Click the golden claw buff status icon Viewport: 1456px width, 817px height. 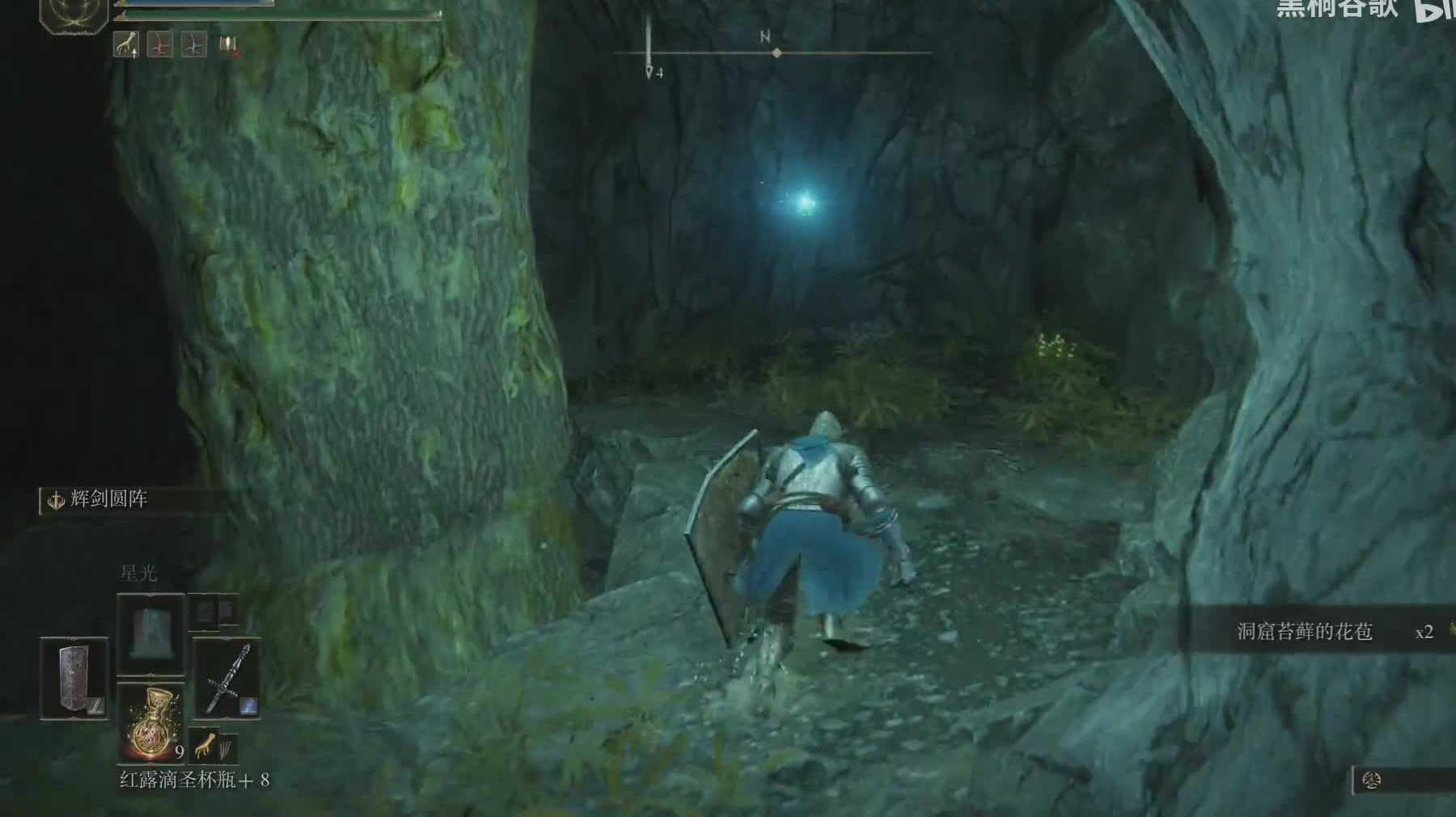[x=126, y=44]
